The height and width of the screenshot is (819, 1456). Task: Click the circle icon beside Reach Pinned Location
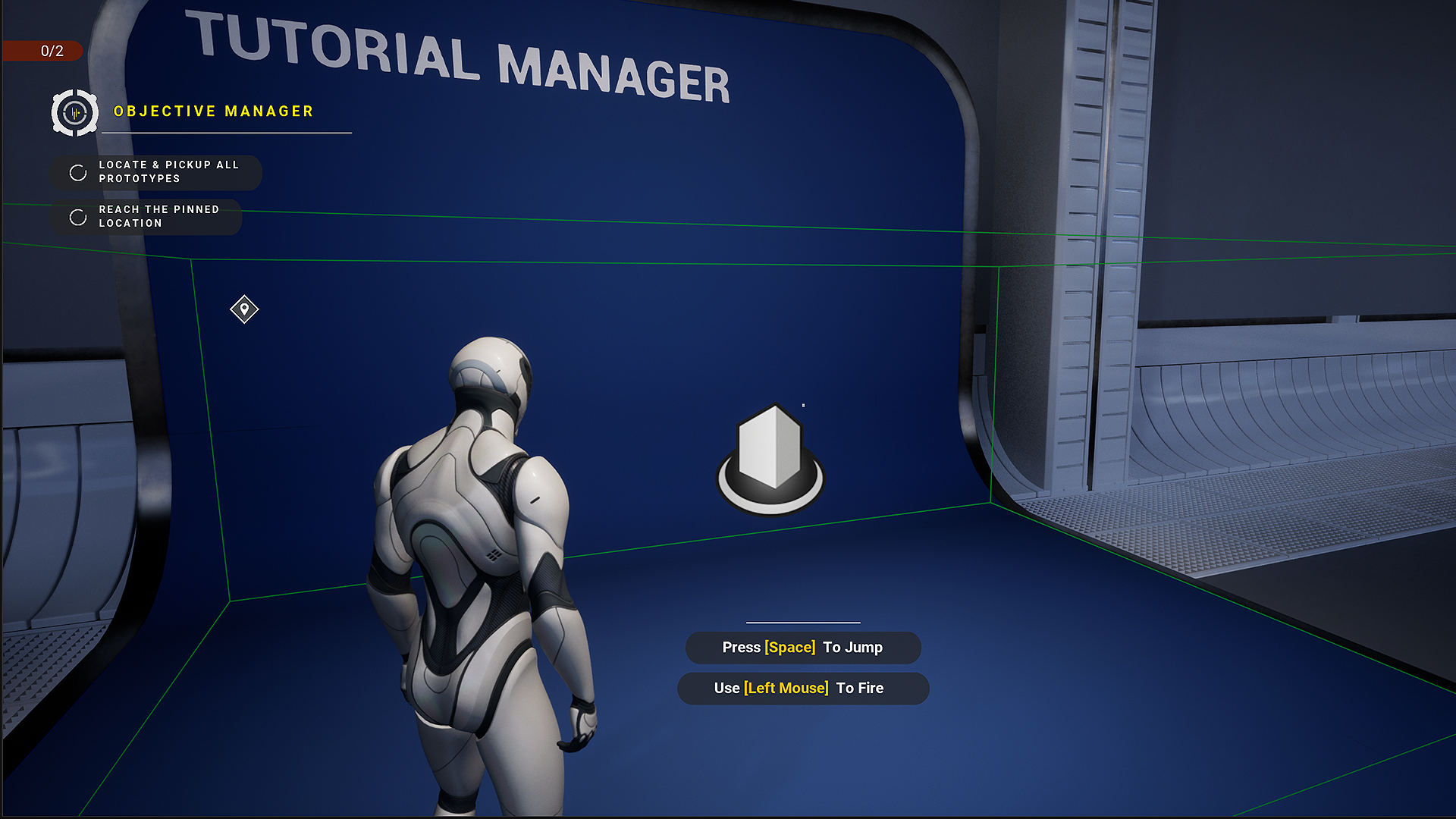point(78,217)
